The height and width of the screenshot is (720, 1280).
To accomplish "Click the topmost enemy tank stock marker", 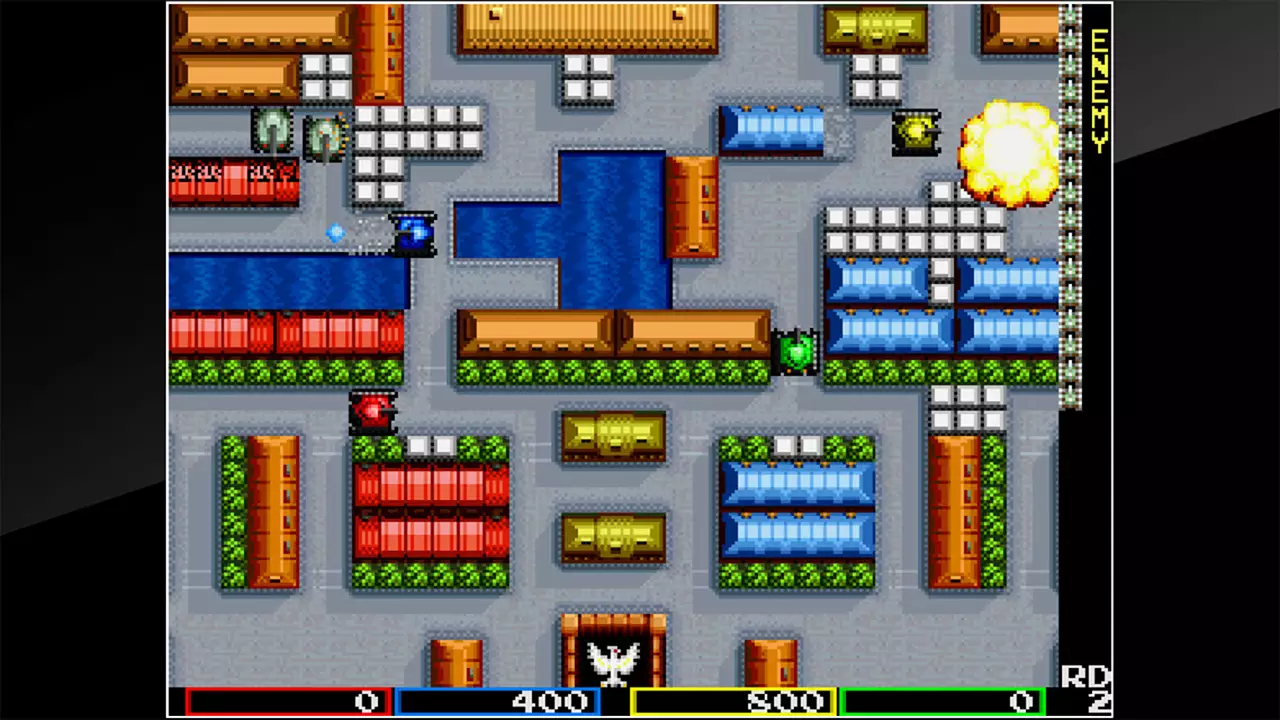I will [1070, 12].
